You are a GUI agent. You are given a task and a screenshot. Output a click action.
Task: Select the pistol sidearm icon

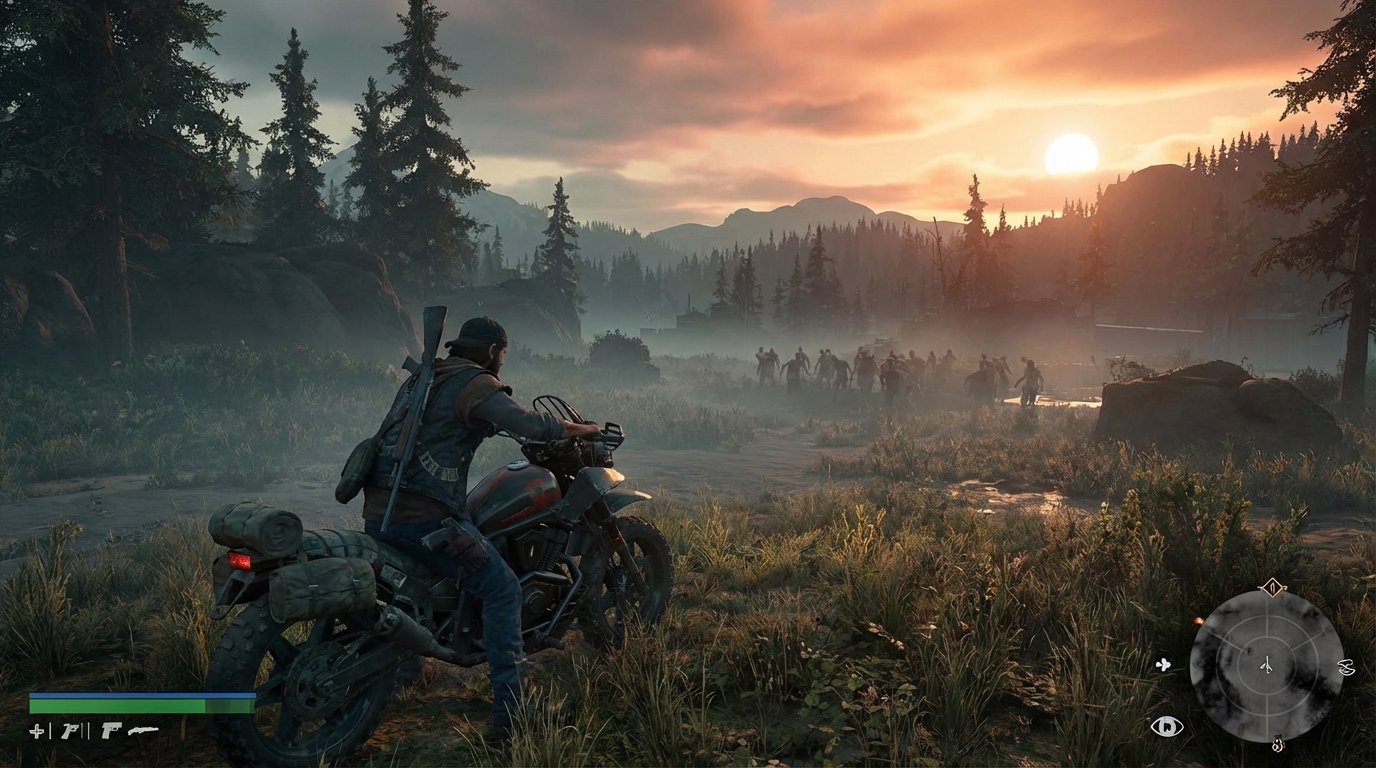tap(70, 731)
